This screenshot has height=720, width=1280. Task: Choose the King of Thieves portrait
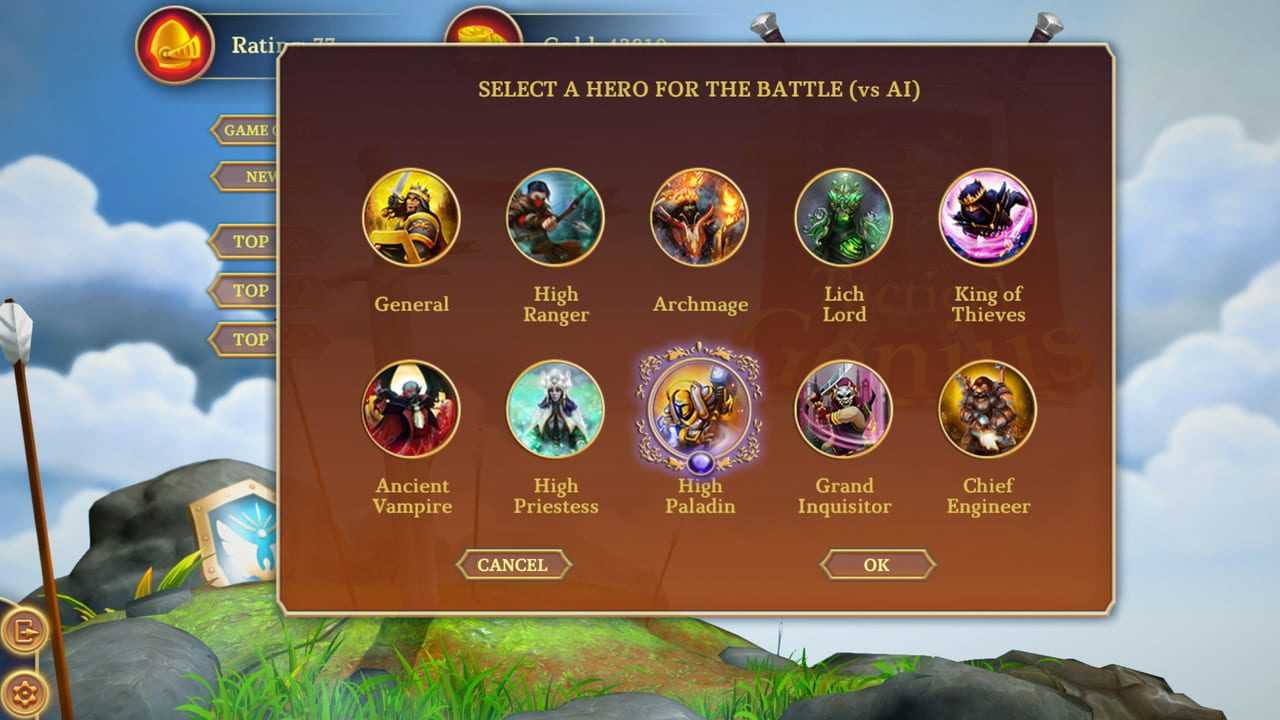pyautogui.click(x=987, y=218)
